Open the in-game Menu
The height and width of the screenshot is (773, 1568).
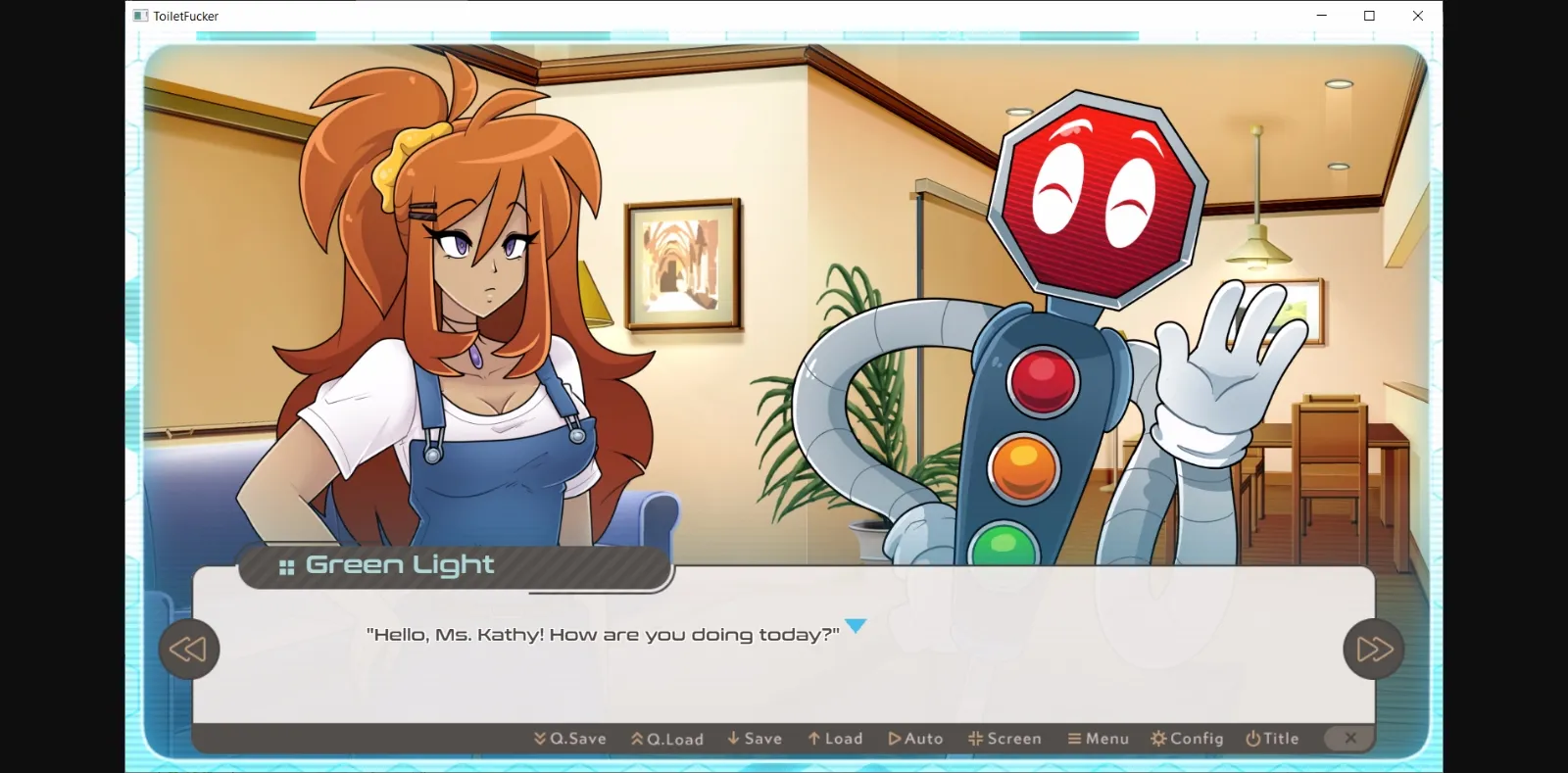[1099, 738]
